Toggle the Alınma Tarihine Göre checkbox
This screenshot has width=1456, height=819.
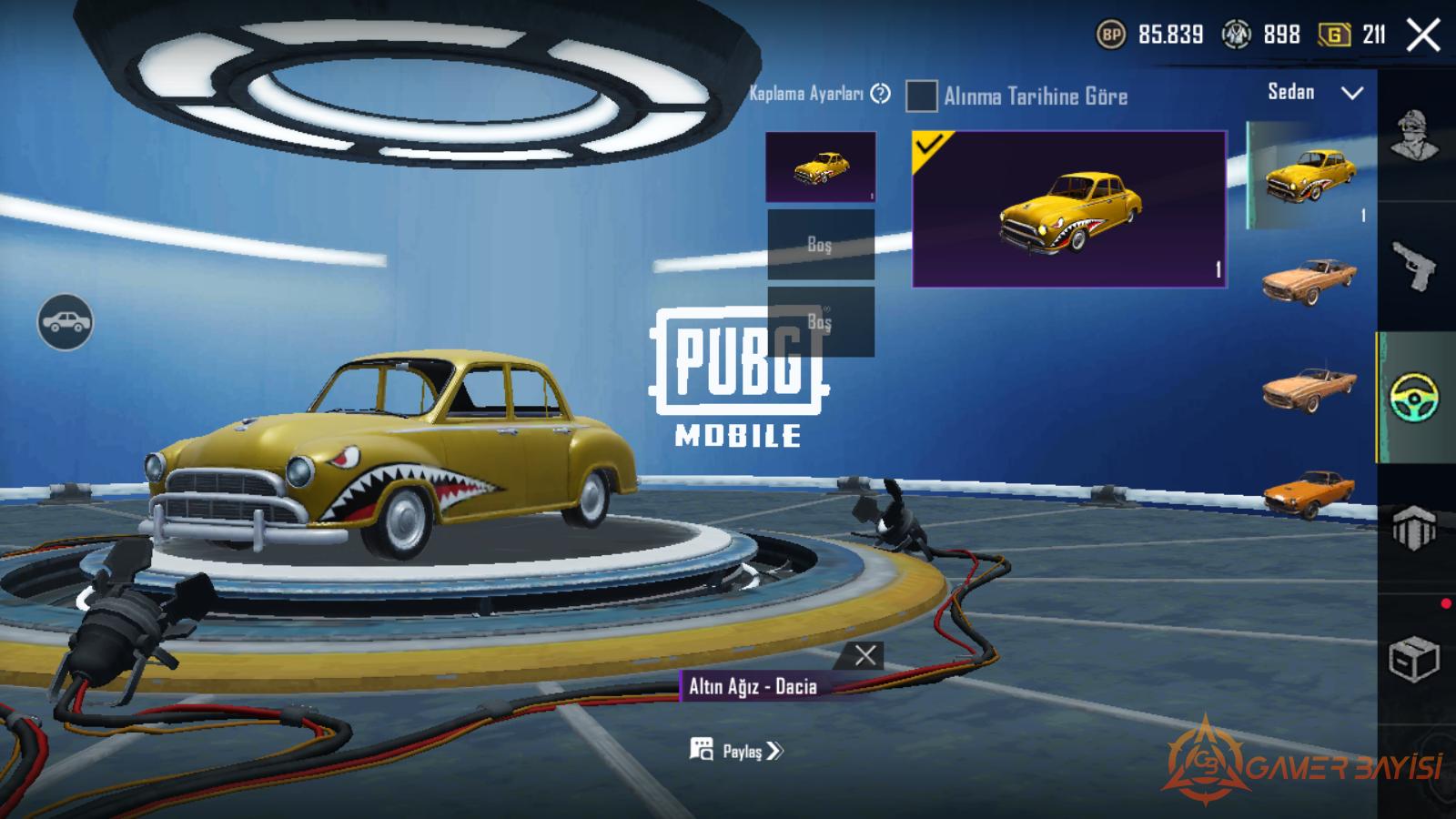[921, 96]
